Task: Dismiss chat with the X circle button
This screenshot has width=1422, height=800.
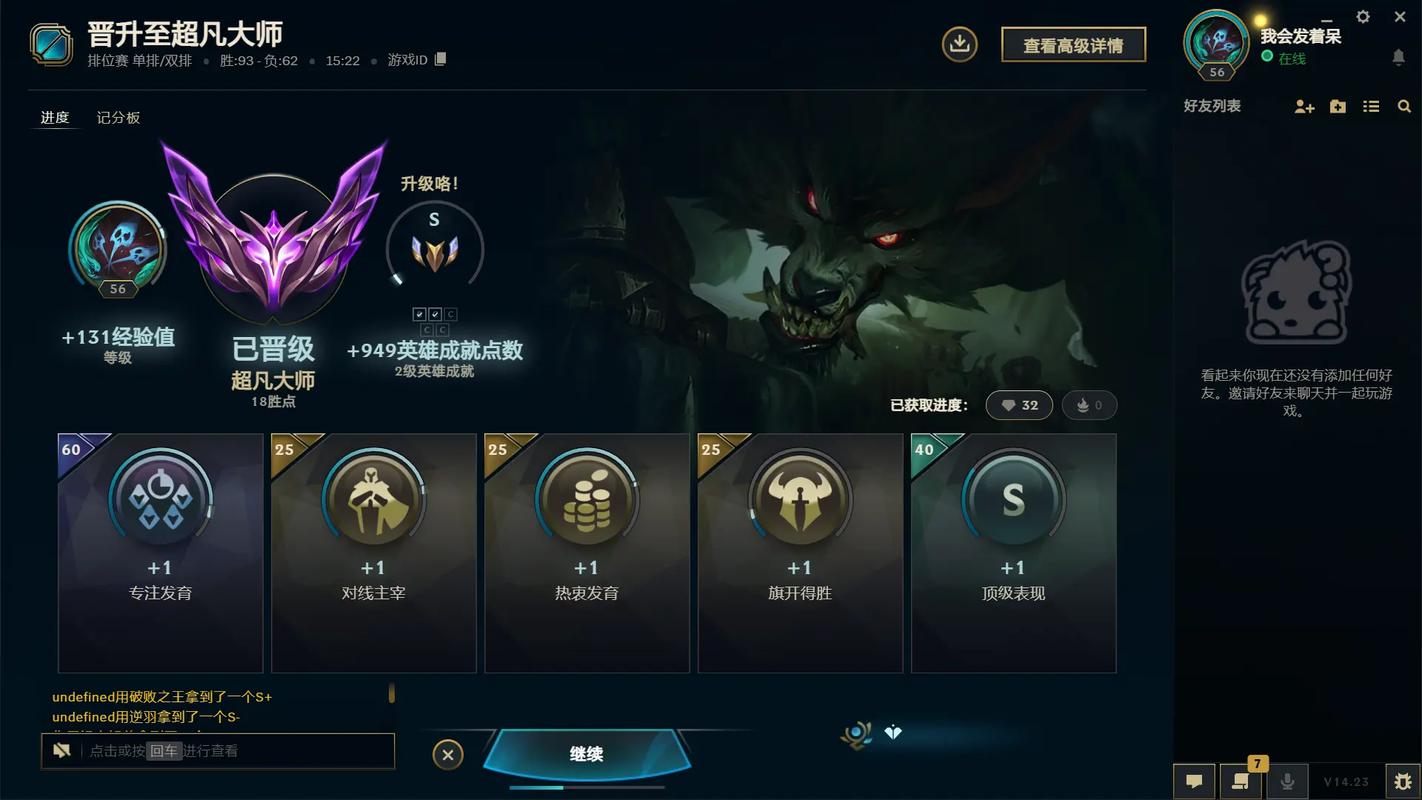Action: [x=447, y=754]
